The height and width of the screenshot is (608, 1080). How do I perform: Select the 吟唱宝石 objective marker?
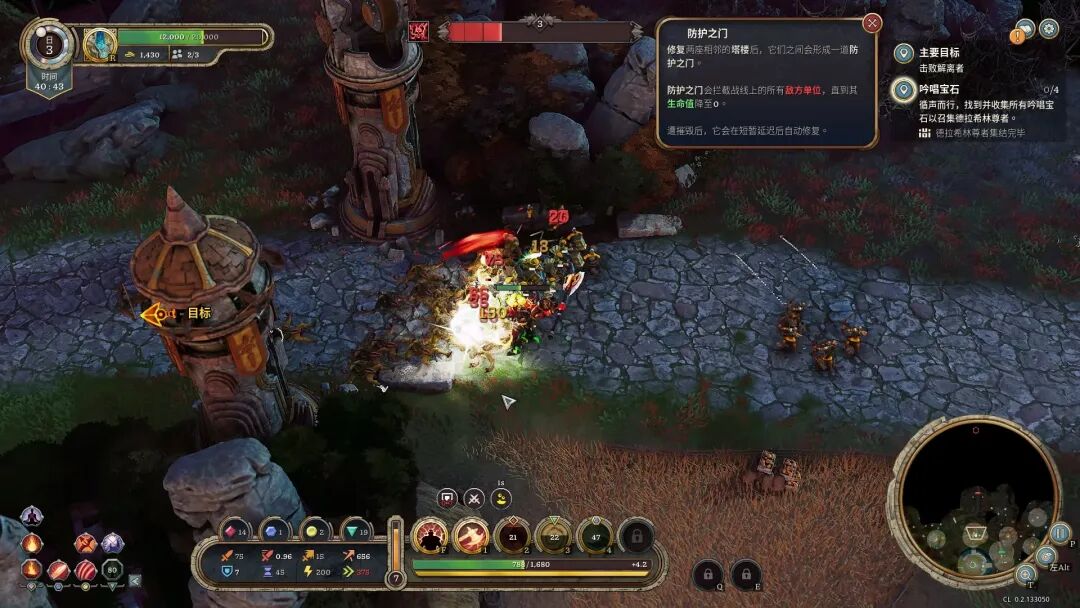tap(904, 91)
